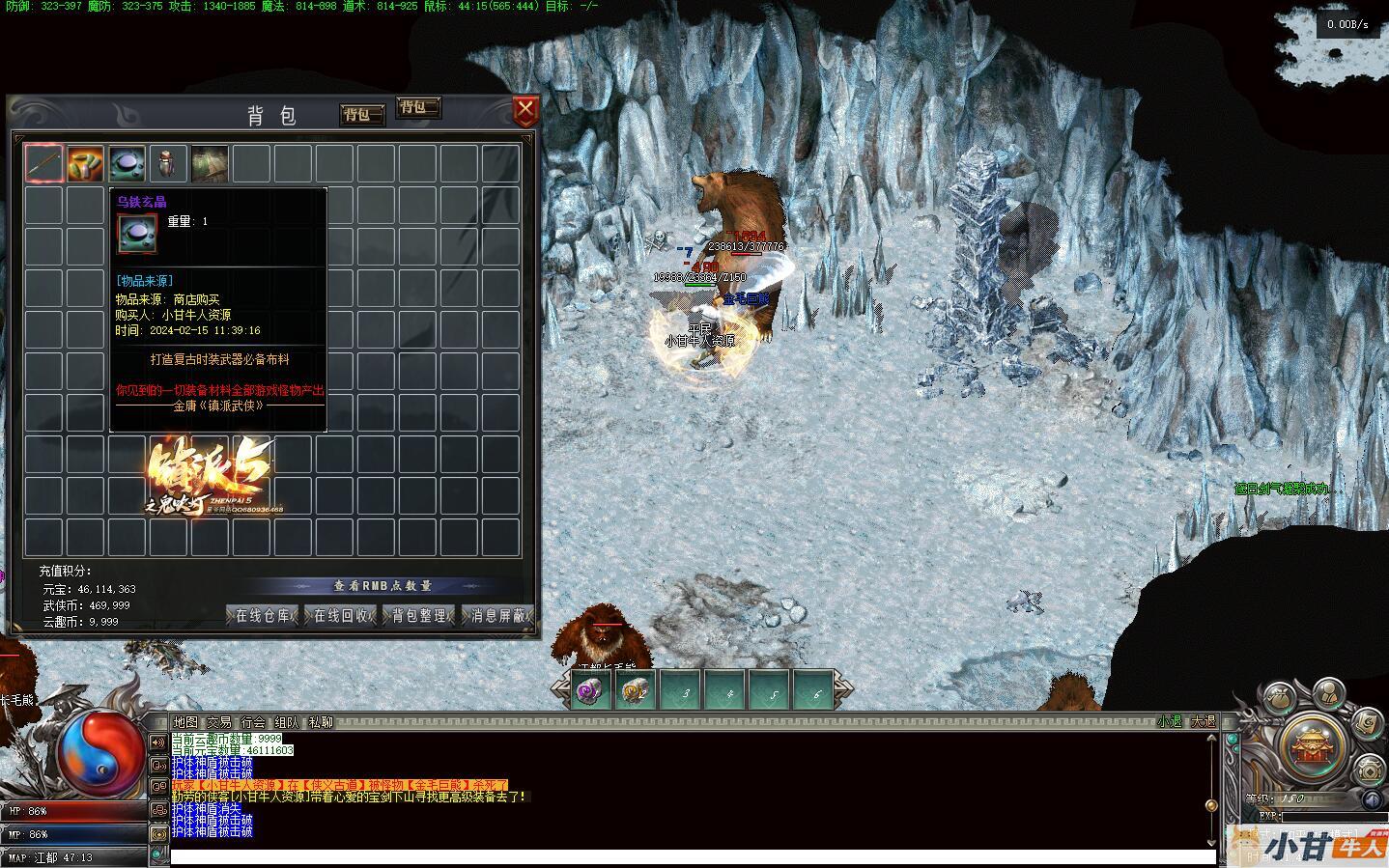Toggle the 消息屏蔽 message block button

pyautogui.click(x=497, y=615)
